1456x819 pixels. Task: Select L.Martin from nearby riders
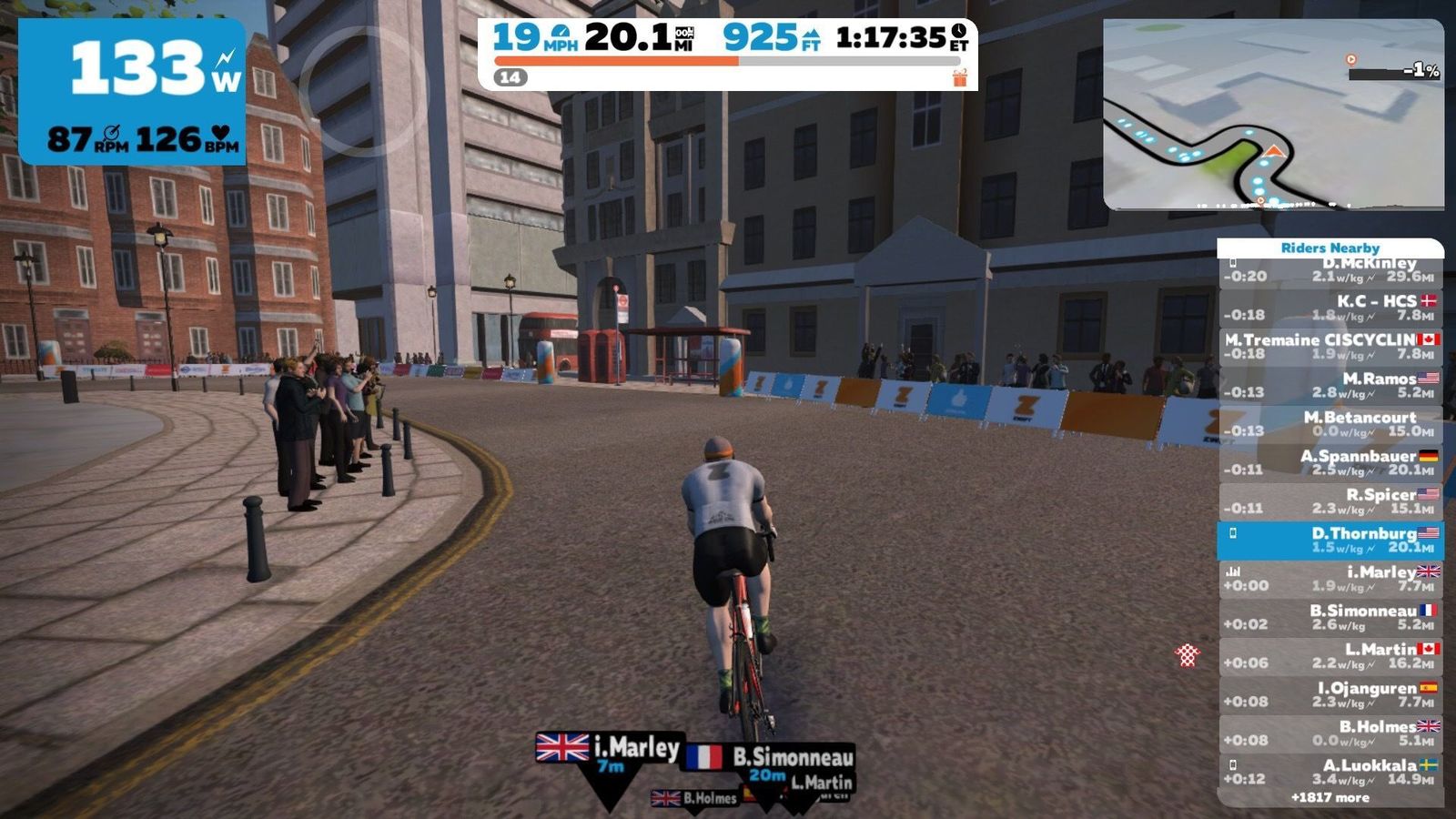[x=1330, y=656]
